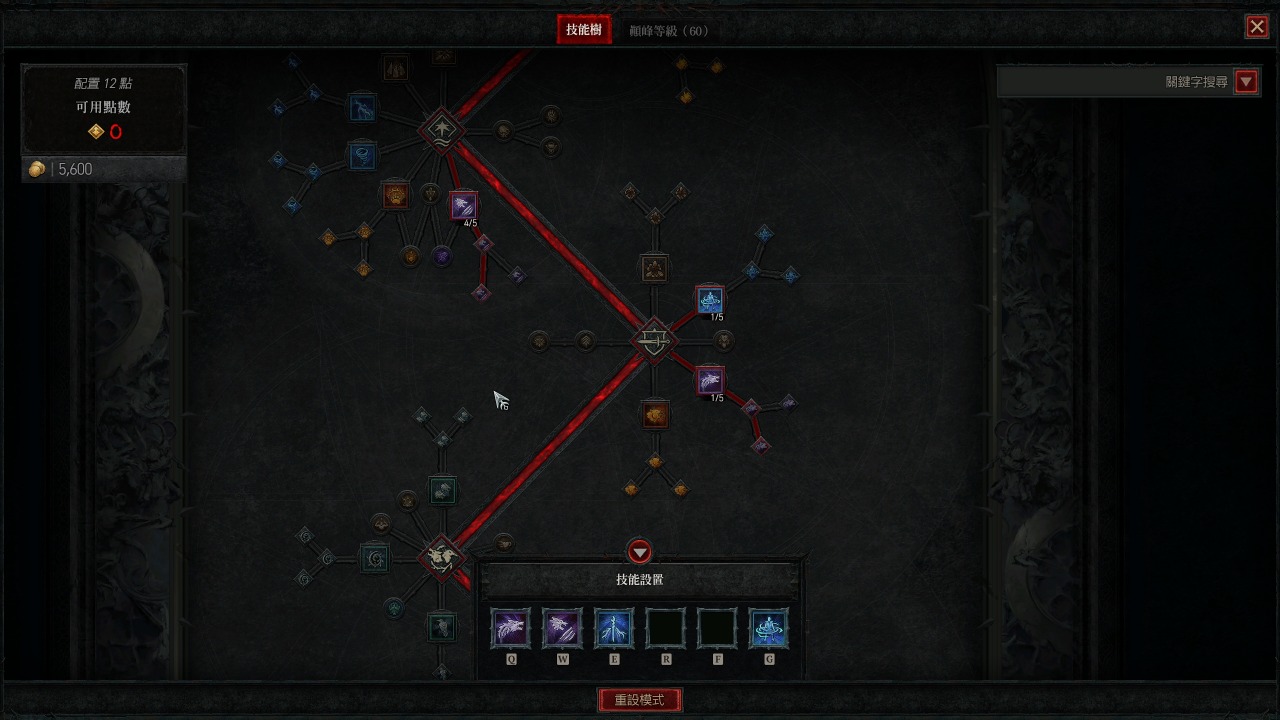
Task: Click the 關鍵字搜尋 keyword search field
Action: click(x=1112, y=82)
